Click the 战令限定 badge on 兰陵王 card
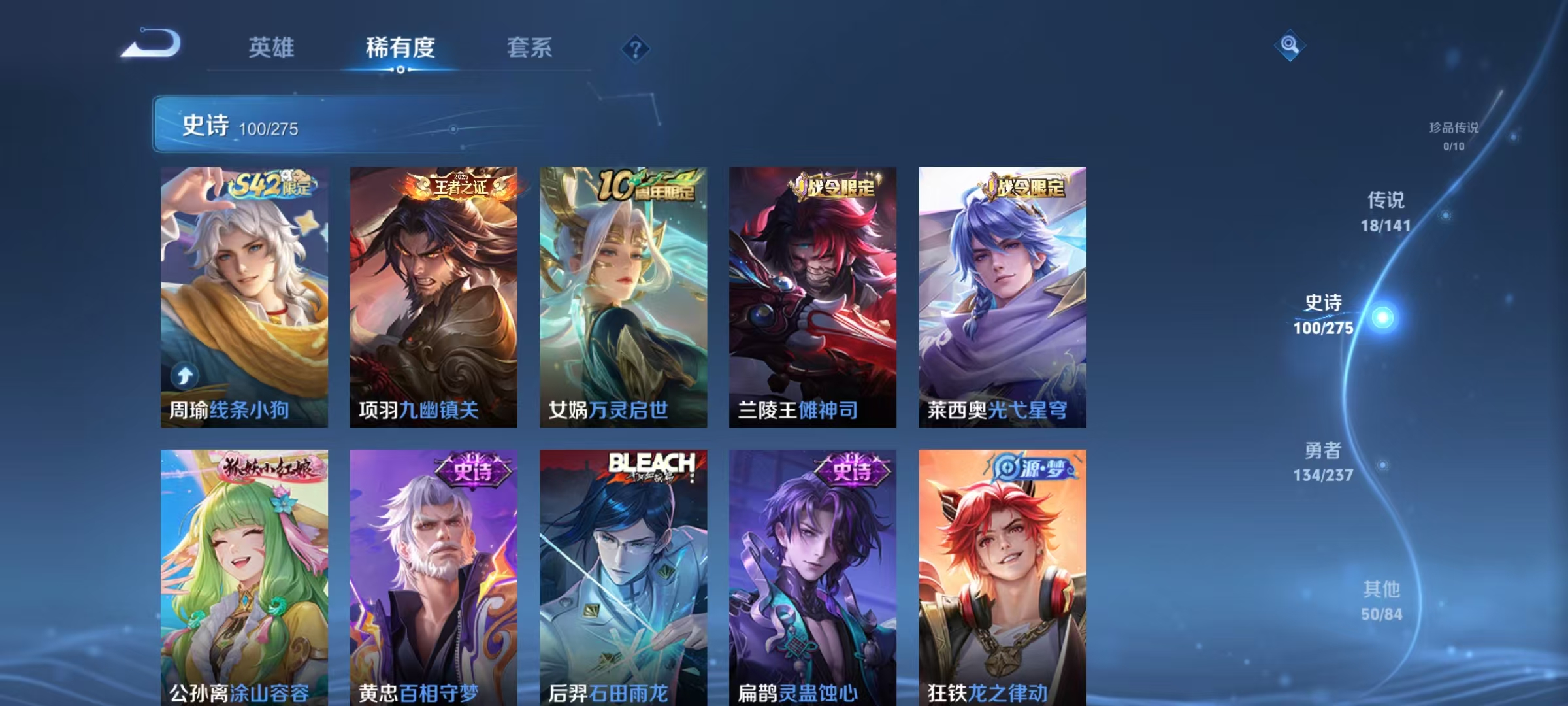Viewport: 1568px width, 706px height. click(838, 187)
